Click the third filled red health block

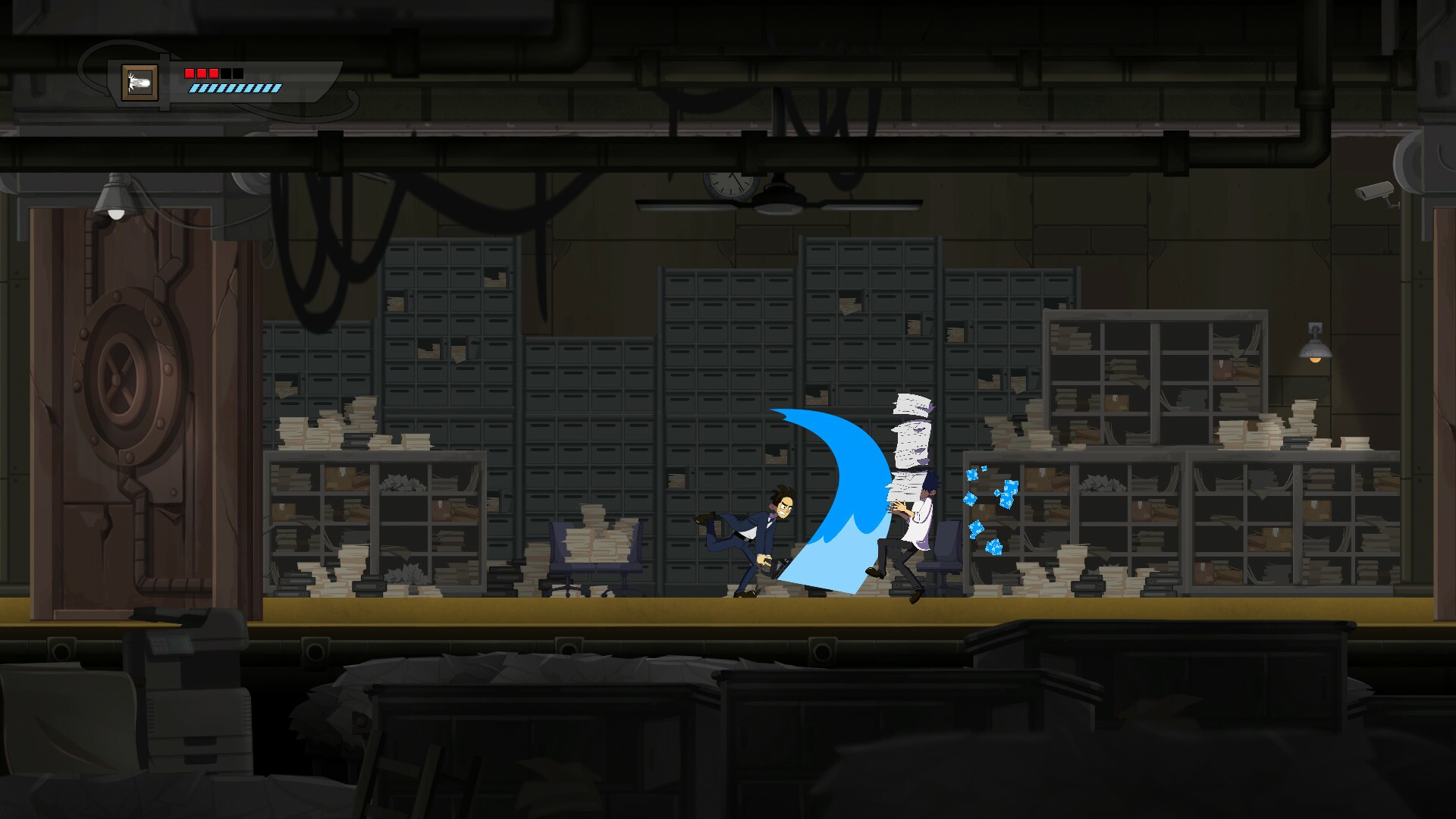(213, 74)
